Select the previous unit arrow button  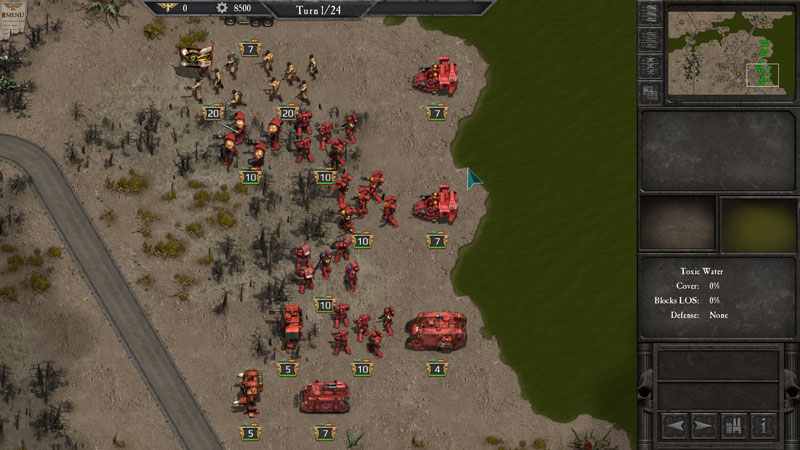tap(676, 425)
